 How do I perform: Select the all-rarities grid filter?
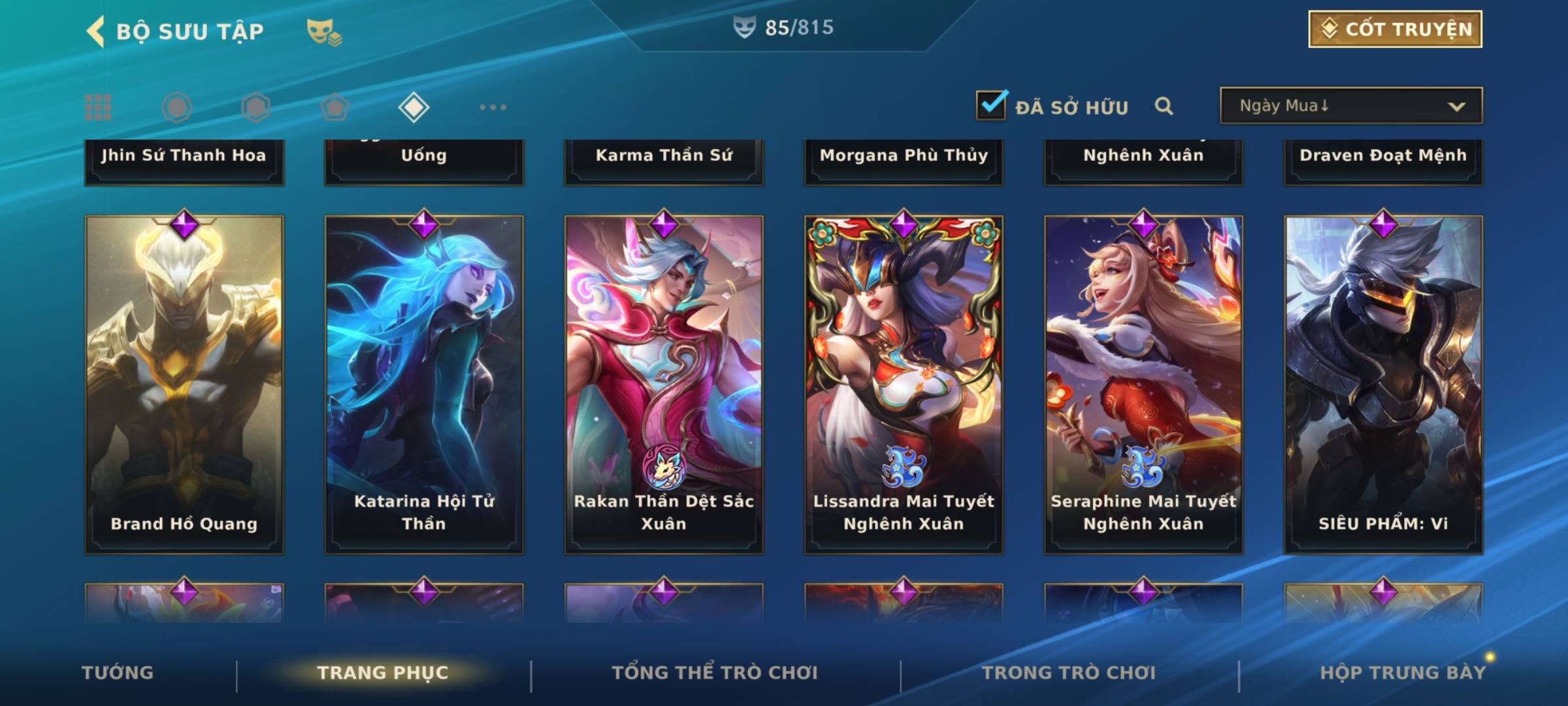[98, 107]
